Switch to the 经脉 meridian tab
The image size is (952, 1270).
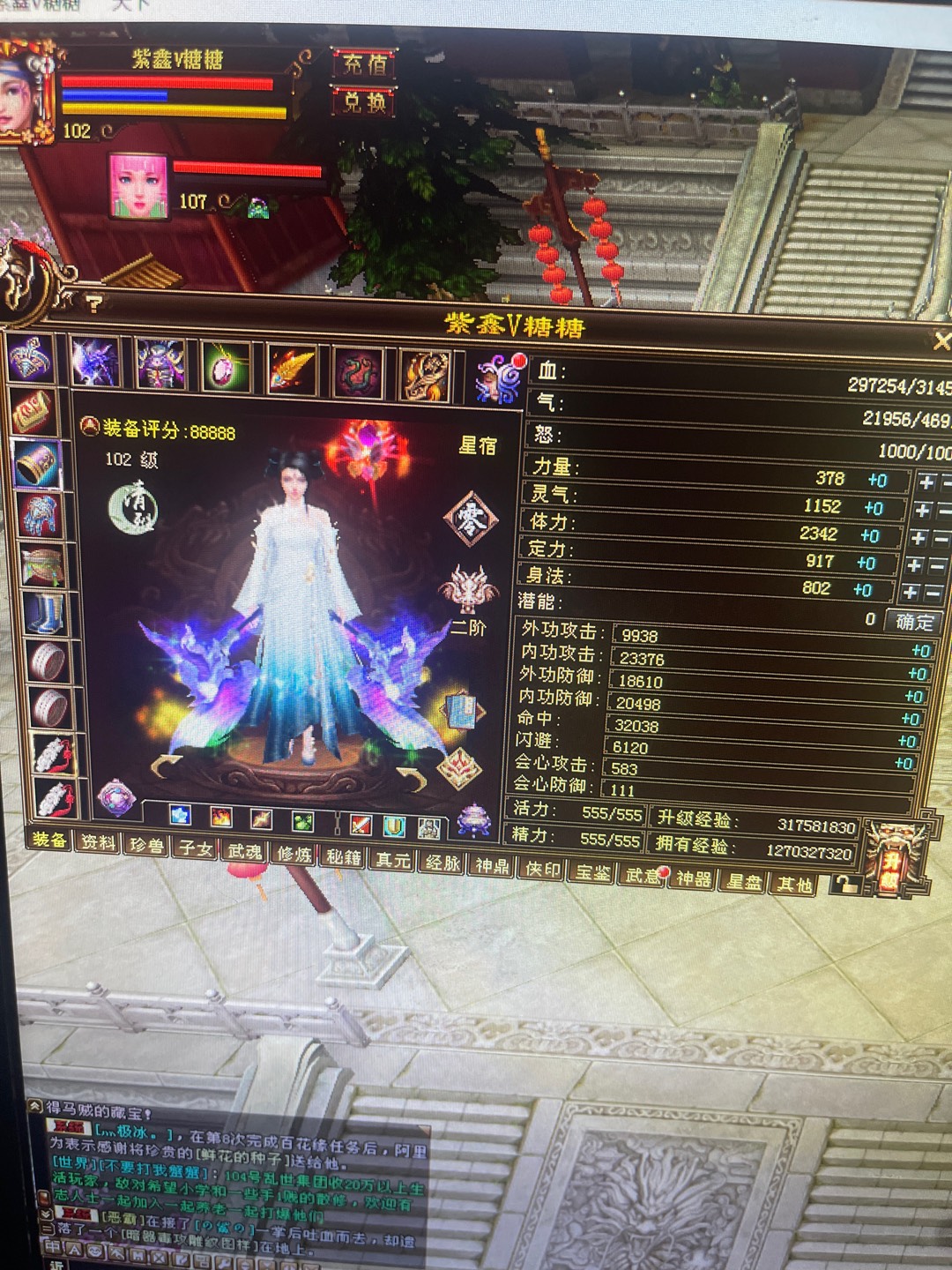[443, 862]
